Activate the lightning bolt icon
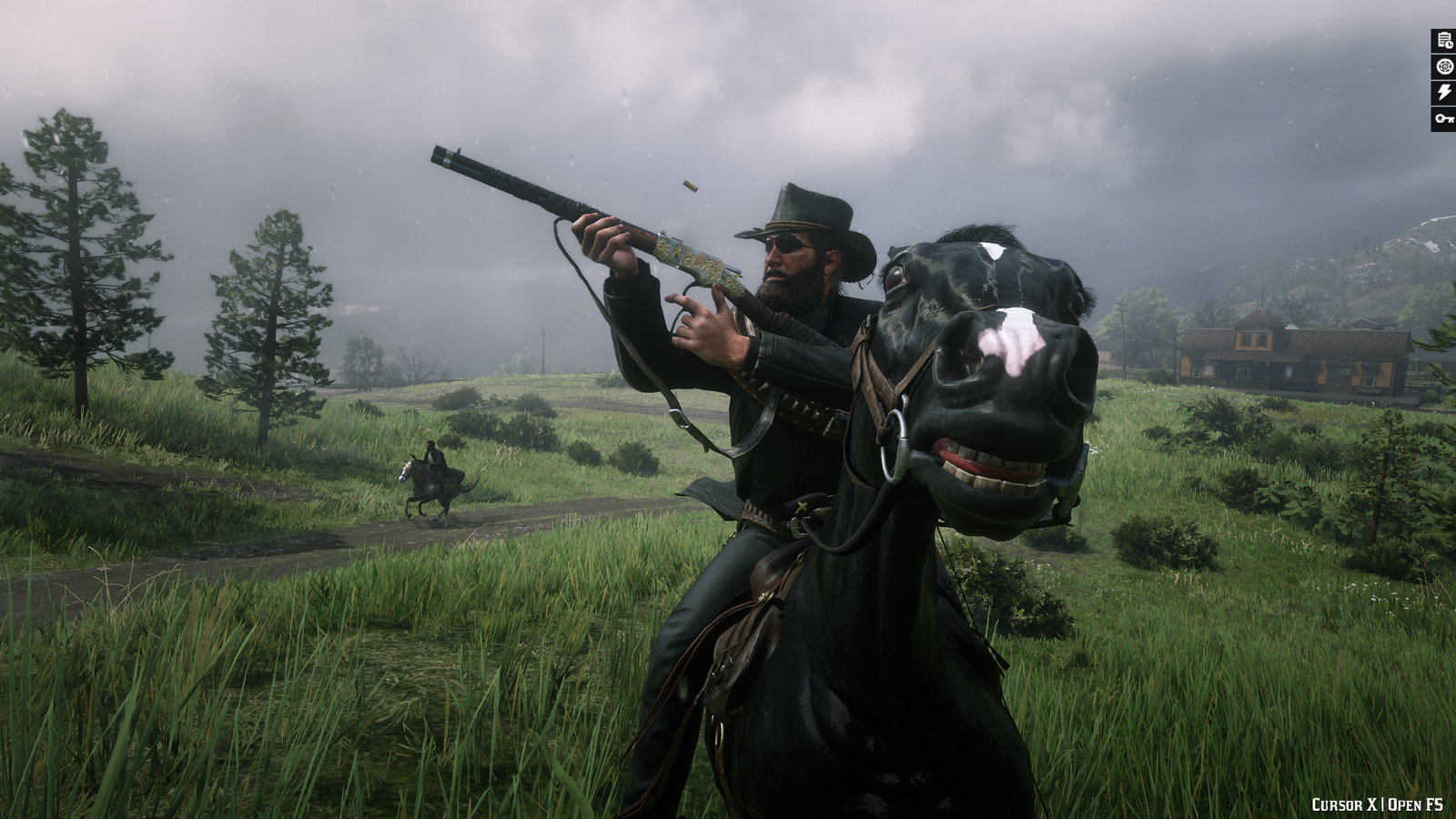 pos(1444,92)
